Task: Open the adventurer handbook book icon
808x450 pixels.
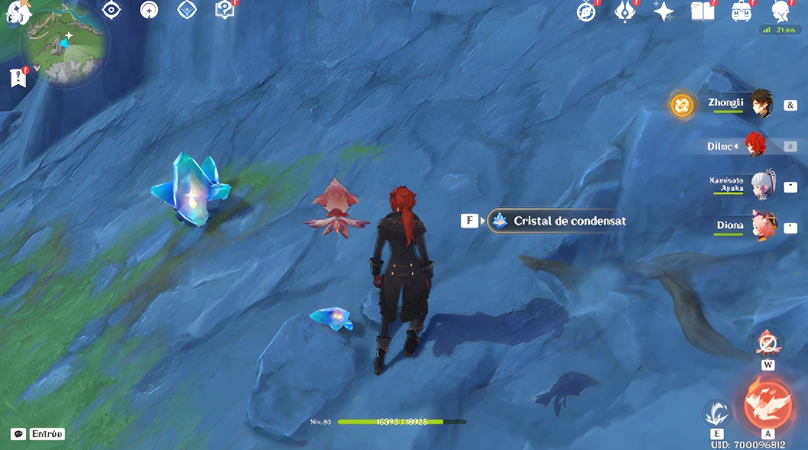Action: tap(702, 11)
